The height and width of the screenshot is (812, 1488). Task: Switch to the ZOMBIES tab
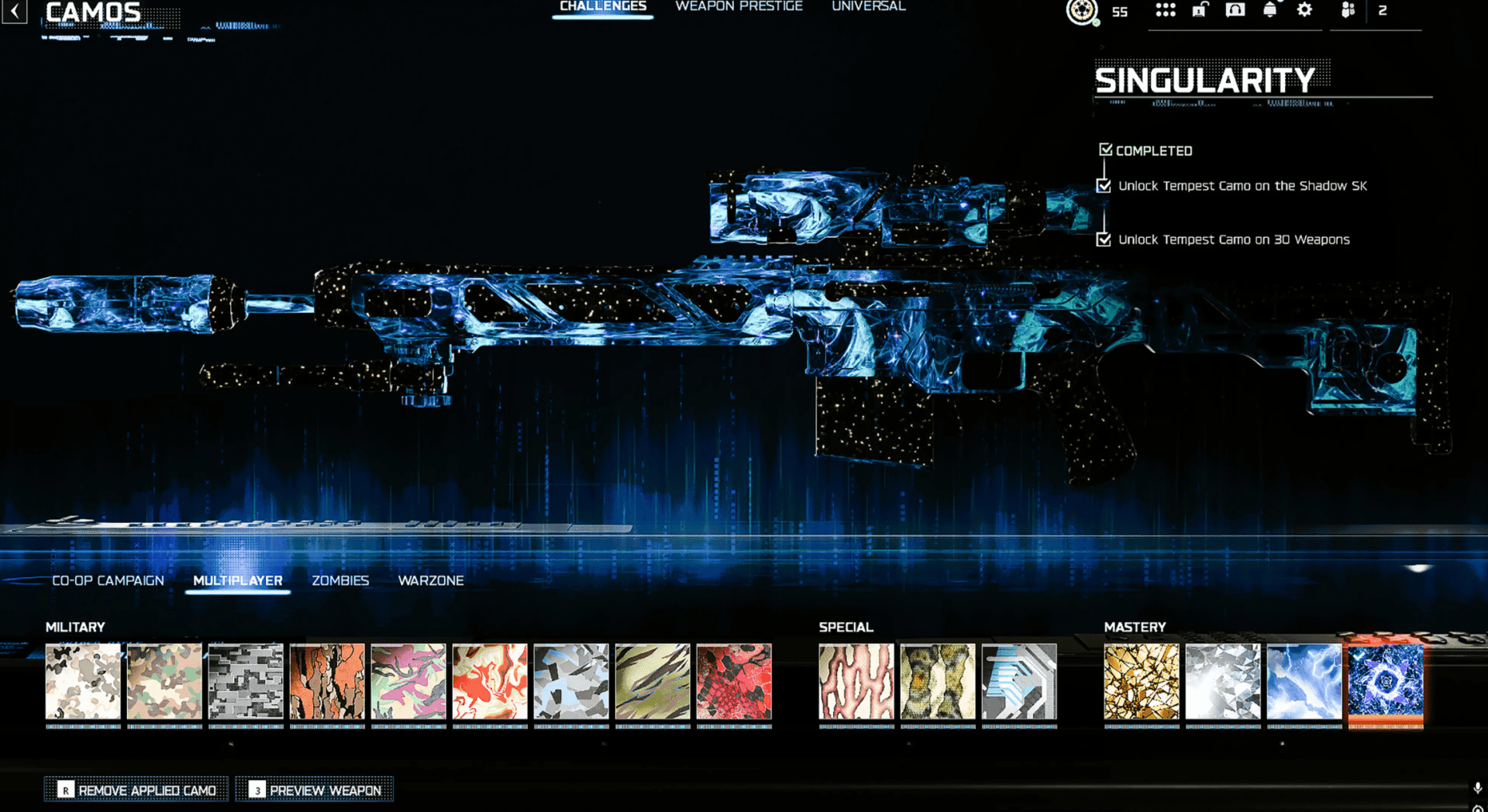(x=339, y=580)
